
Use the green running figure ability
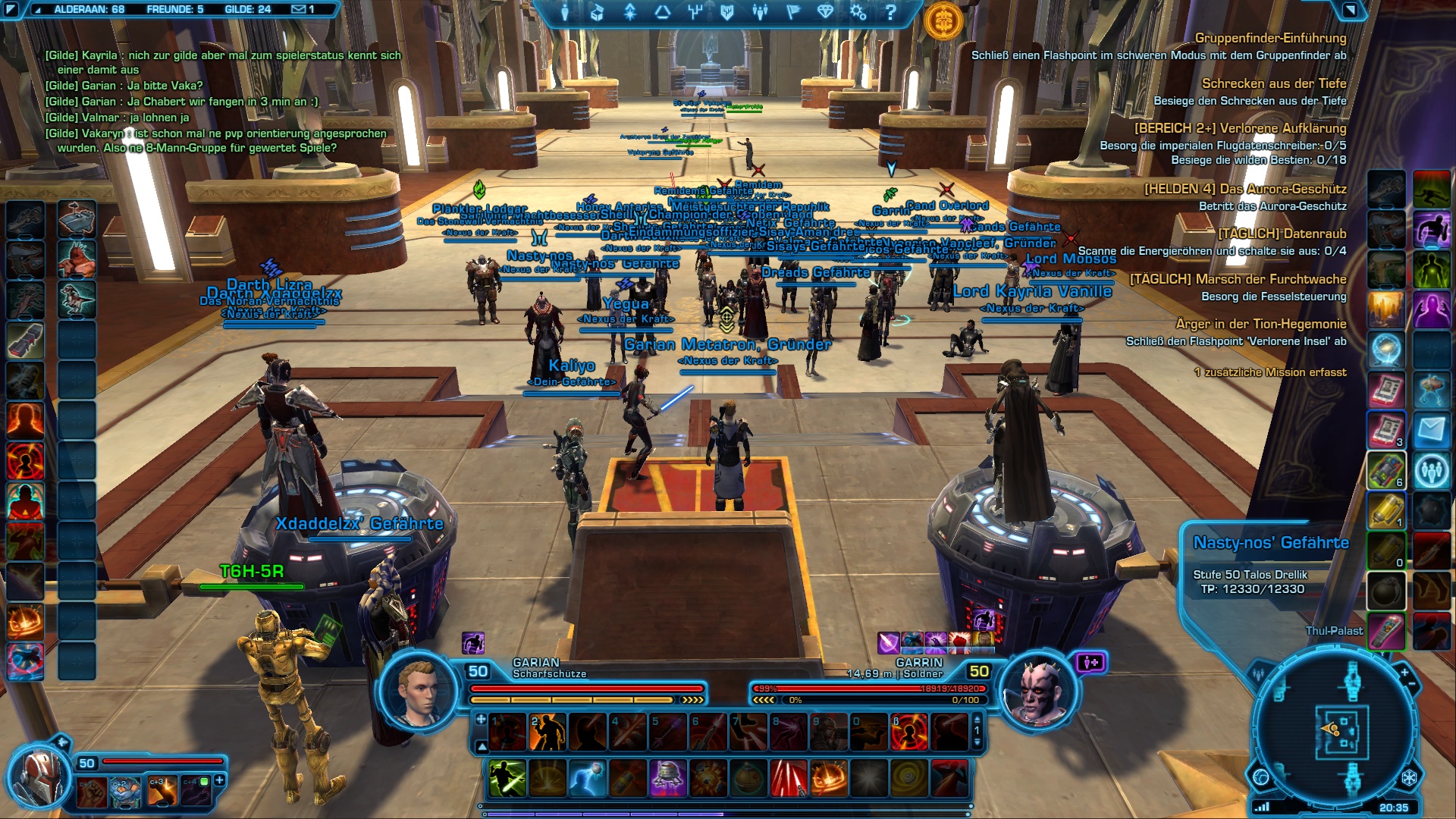pos(507,779)
